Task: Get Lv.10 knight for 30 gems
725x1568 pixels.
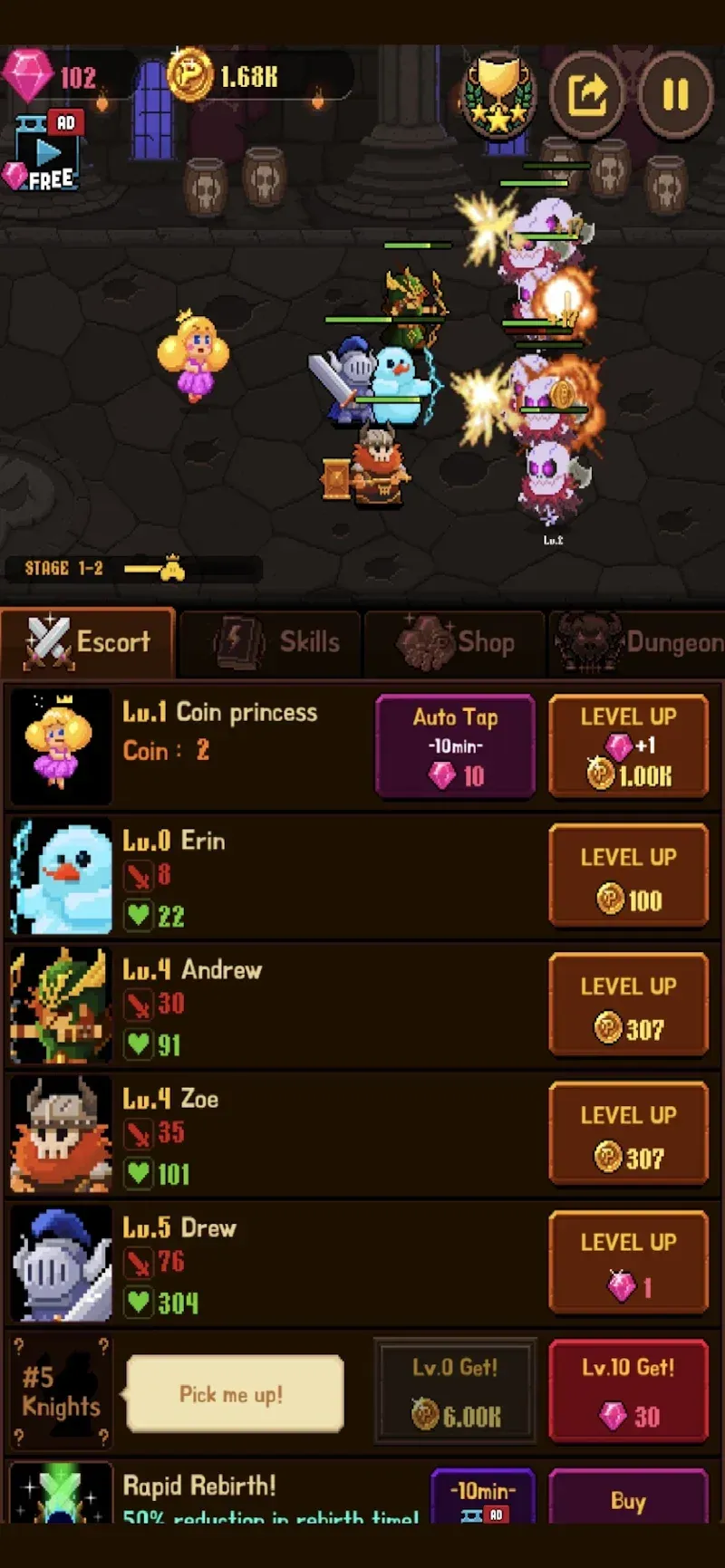Action: click(x=628, y=1391)
